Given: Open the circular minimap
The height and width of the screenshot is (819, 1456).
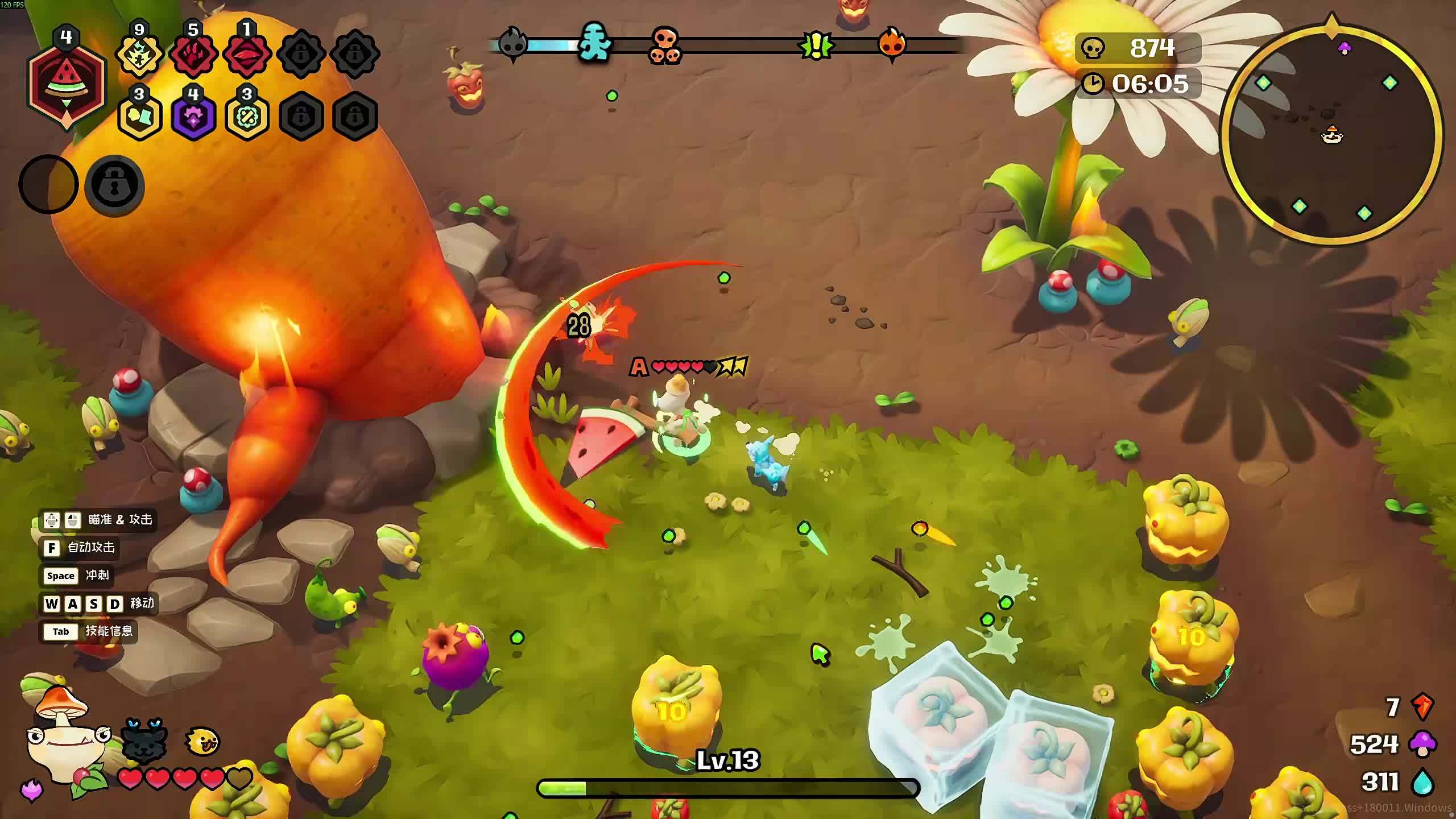Looking at the screenshot, I should (x=1332, y=135).
